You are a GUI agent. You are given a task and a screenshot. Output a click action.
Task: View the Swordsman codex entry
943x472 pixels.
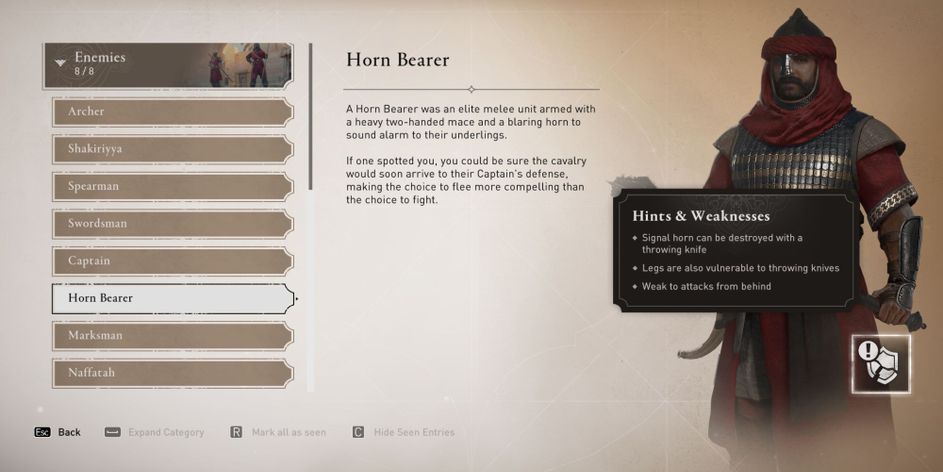click(172, 223)
